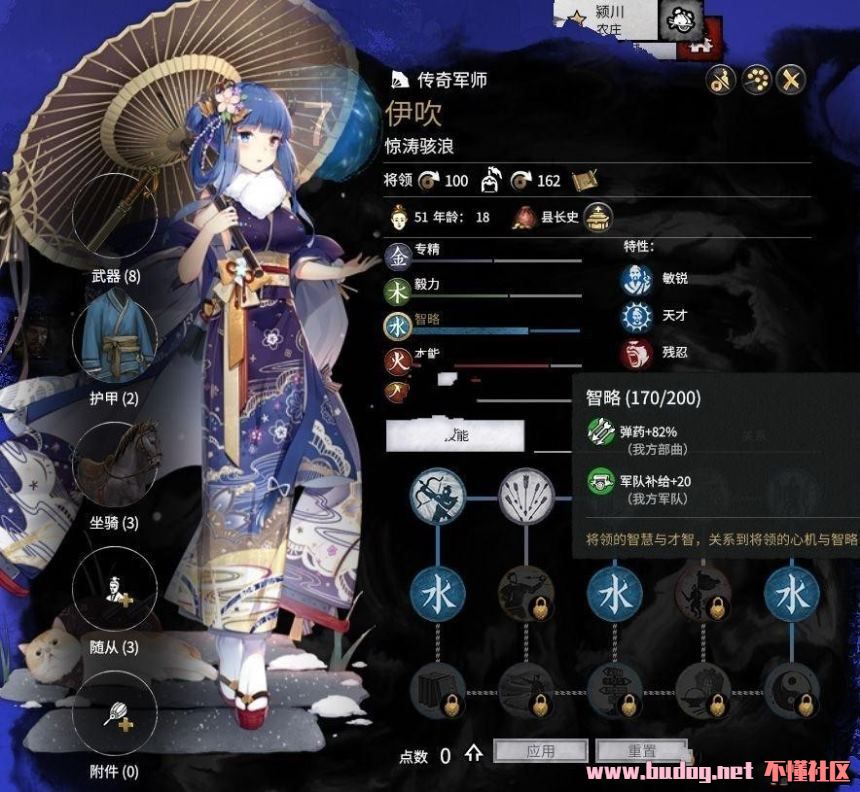Select the locked signpost skill node
Screen dimensions: 860x792
pyautogui.click(x=614, y=690)
